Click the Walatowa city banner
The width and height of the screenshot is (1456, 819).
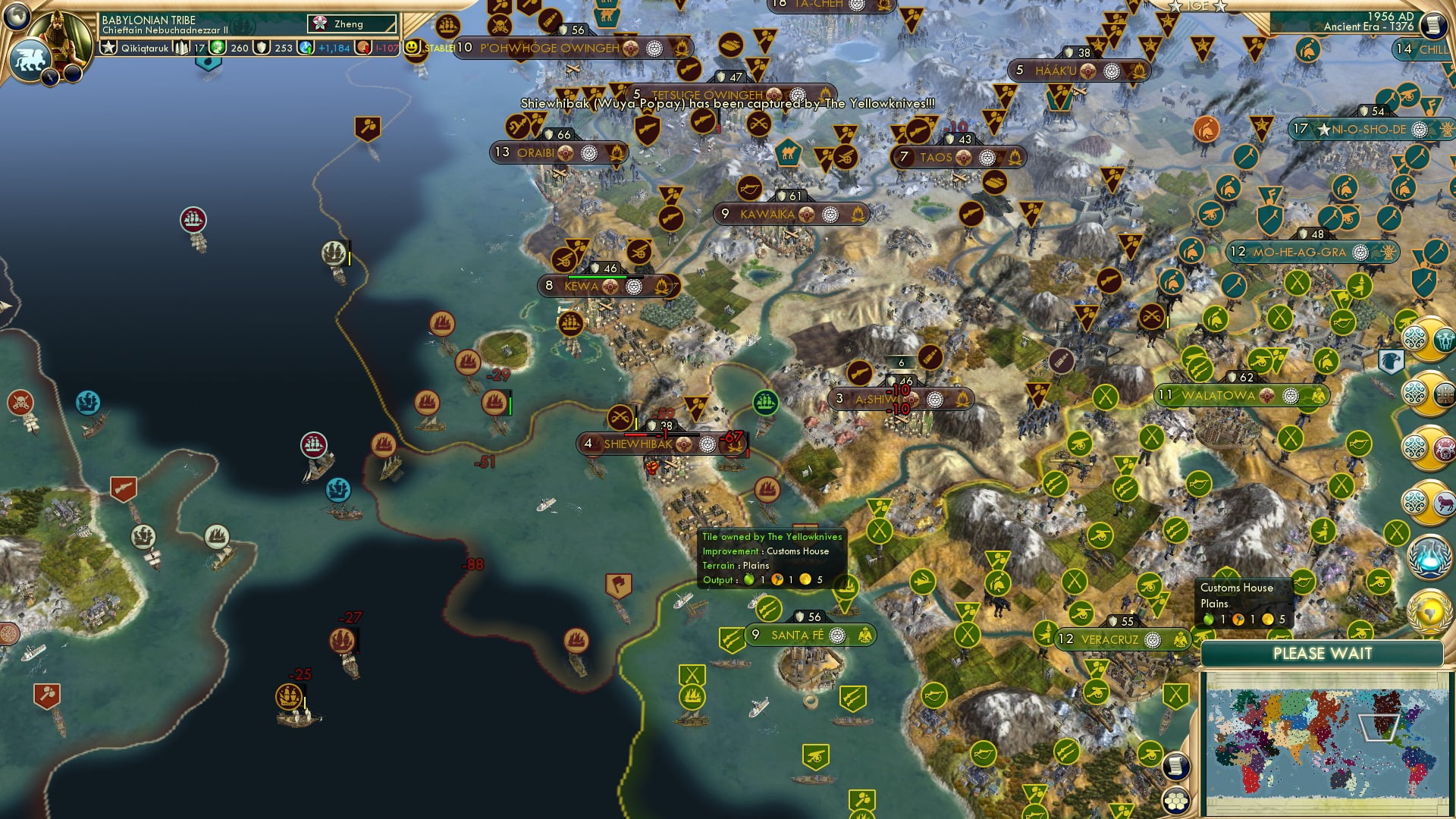[1218, 396]
